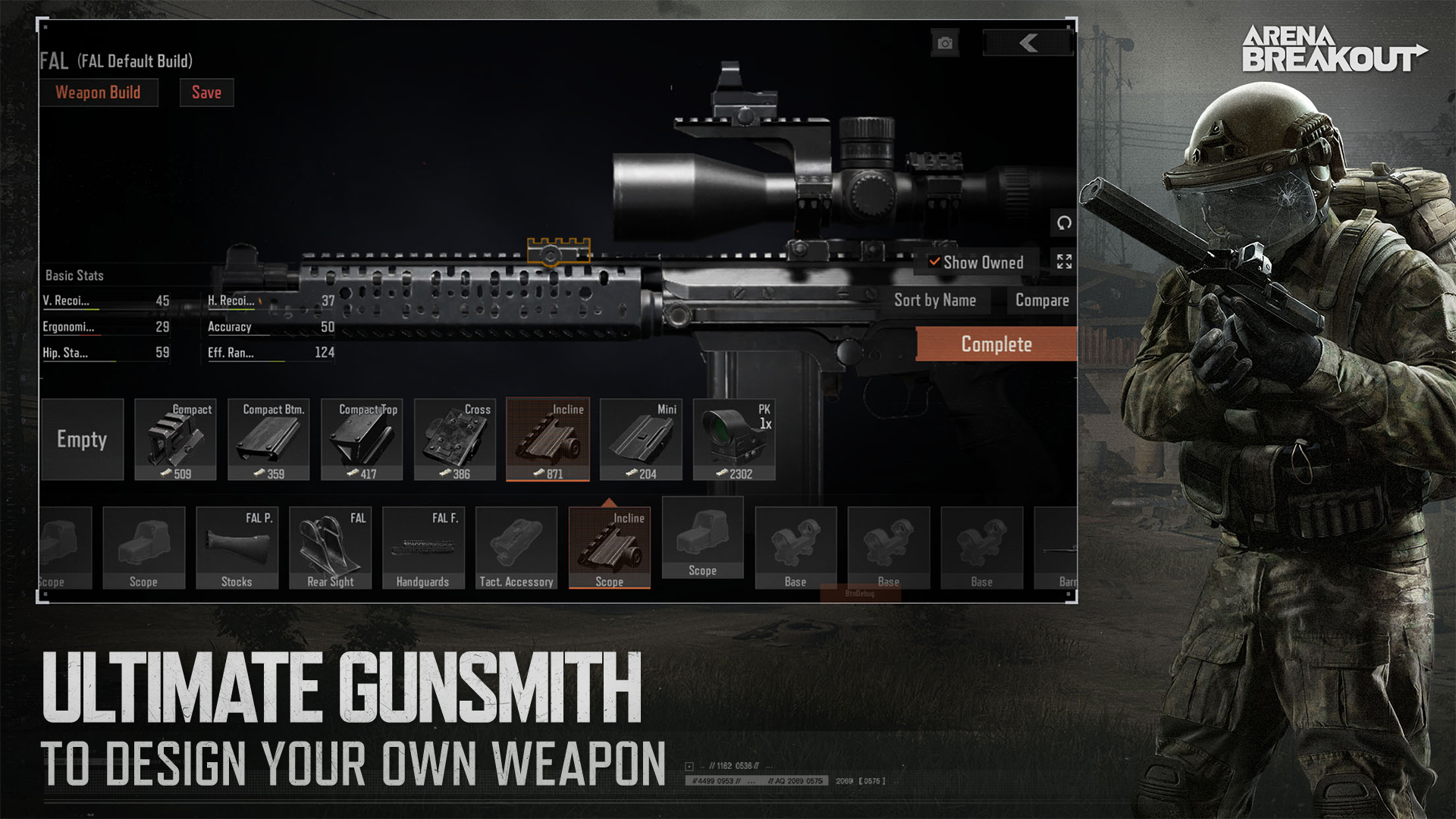
Task: Open the Compare option
Action: coord(1042,300)
